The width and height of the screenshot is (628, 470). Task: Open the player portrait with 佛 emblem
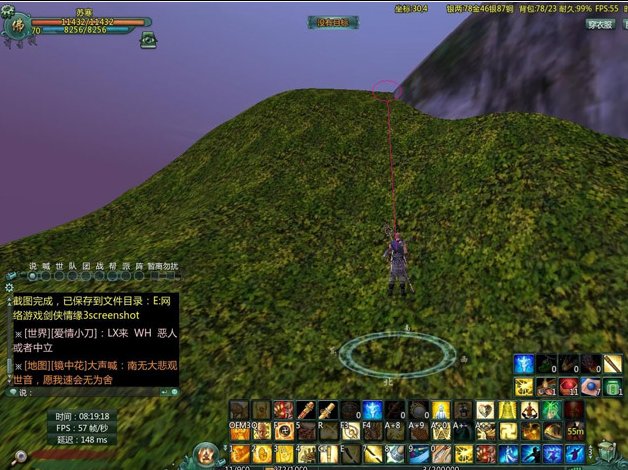[17, 28]
